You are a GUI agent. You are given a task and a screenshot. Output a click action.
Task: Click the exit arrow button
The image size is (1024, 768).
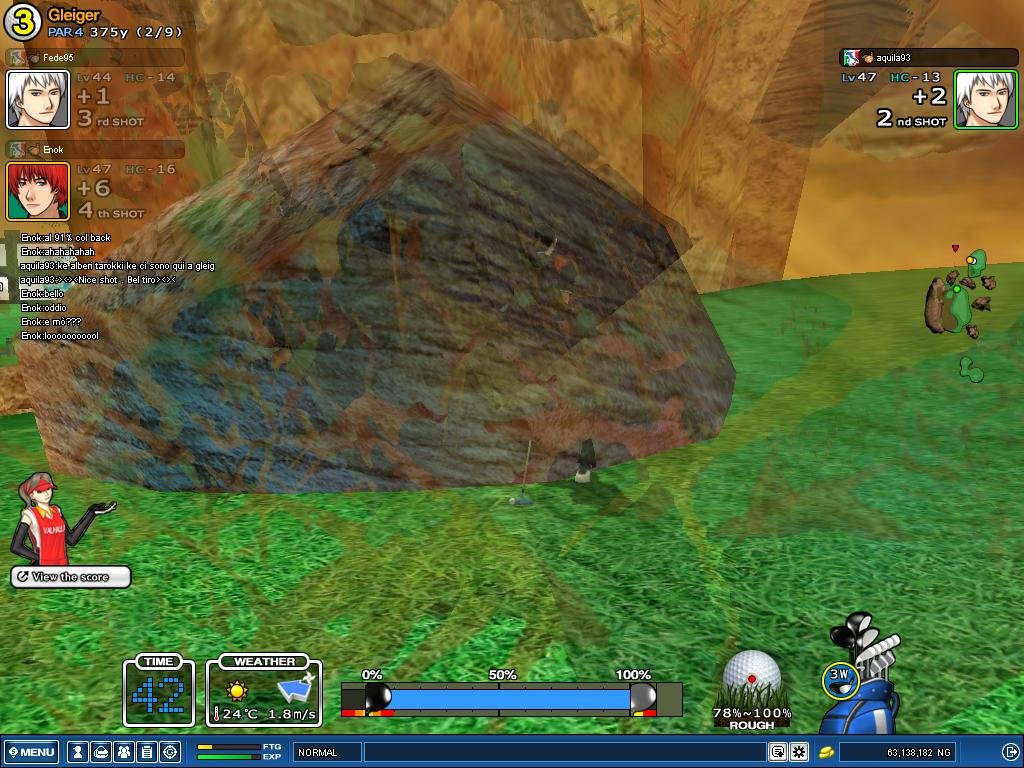coord(1009,752)
